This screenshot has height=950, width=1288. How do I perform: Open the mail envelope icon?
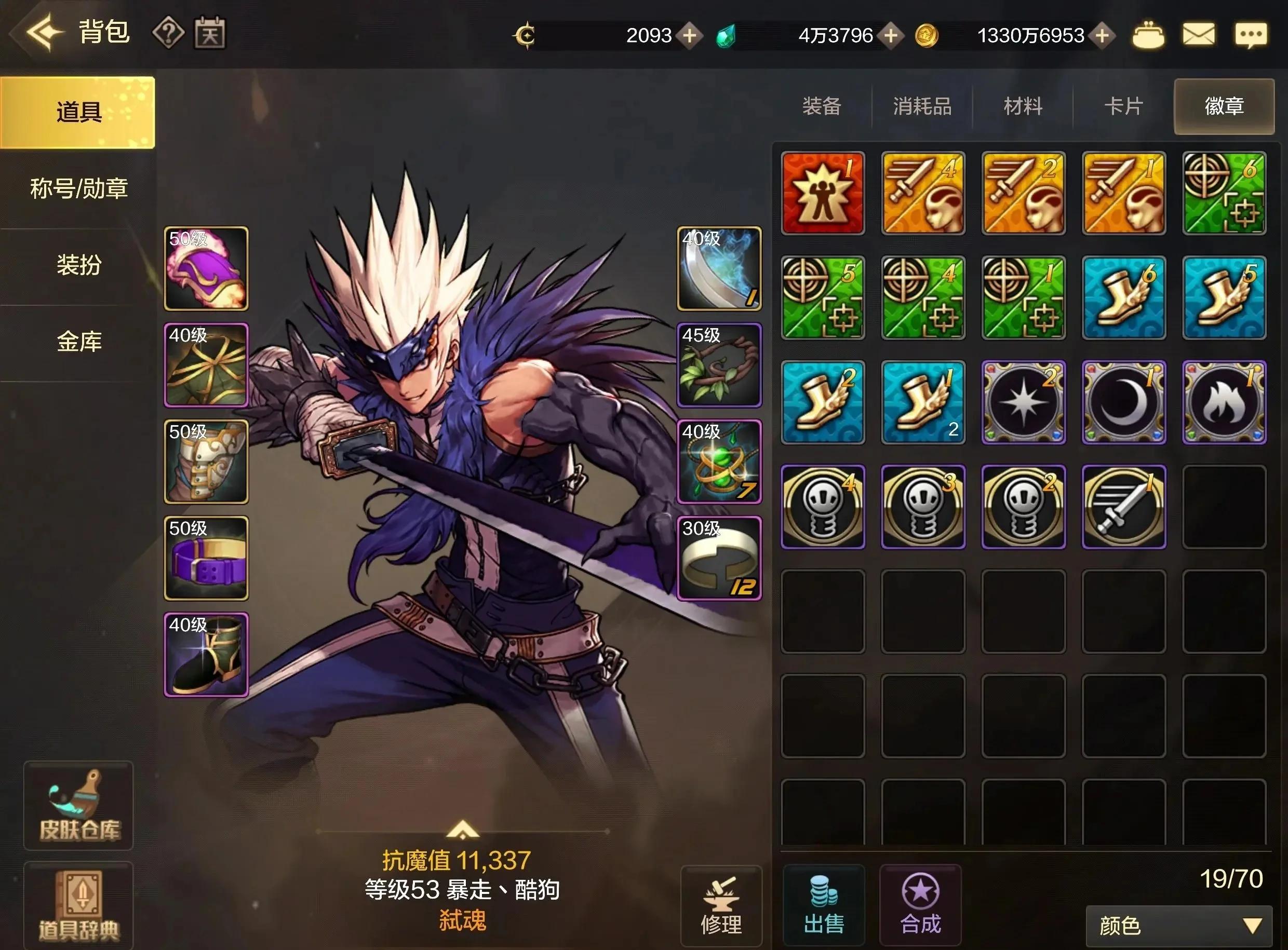click(x=1198, y=34)
